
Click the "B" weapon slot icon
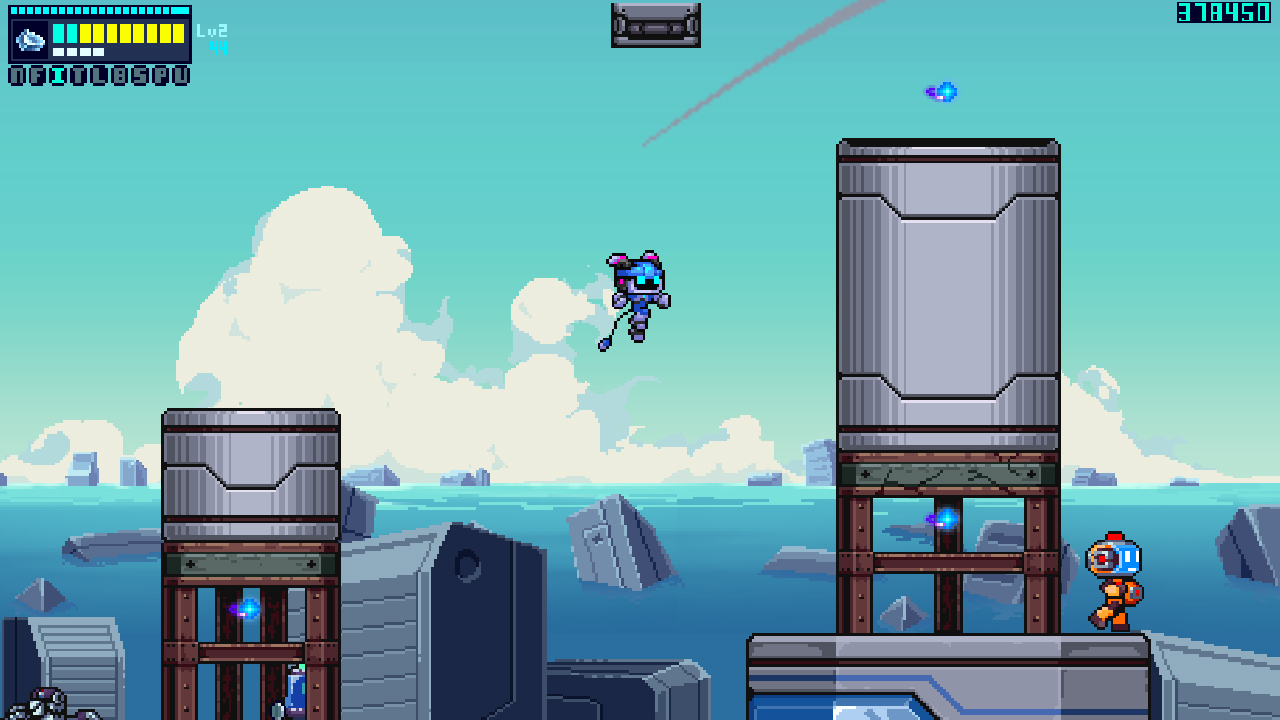coord(121,75)
